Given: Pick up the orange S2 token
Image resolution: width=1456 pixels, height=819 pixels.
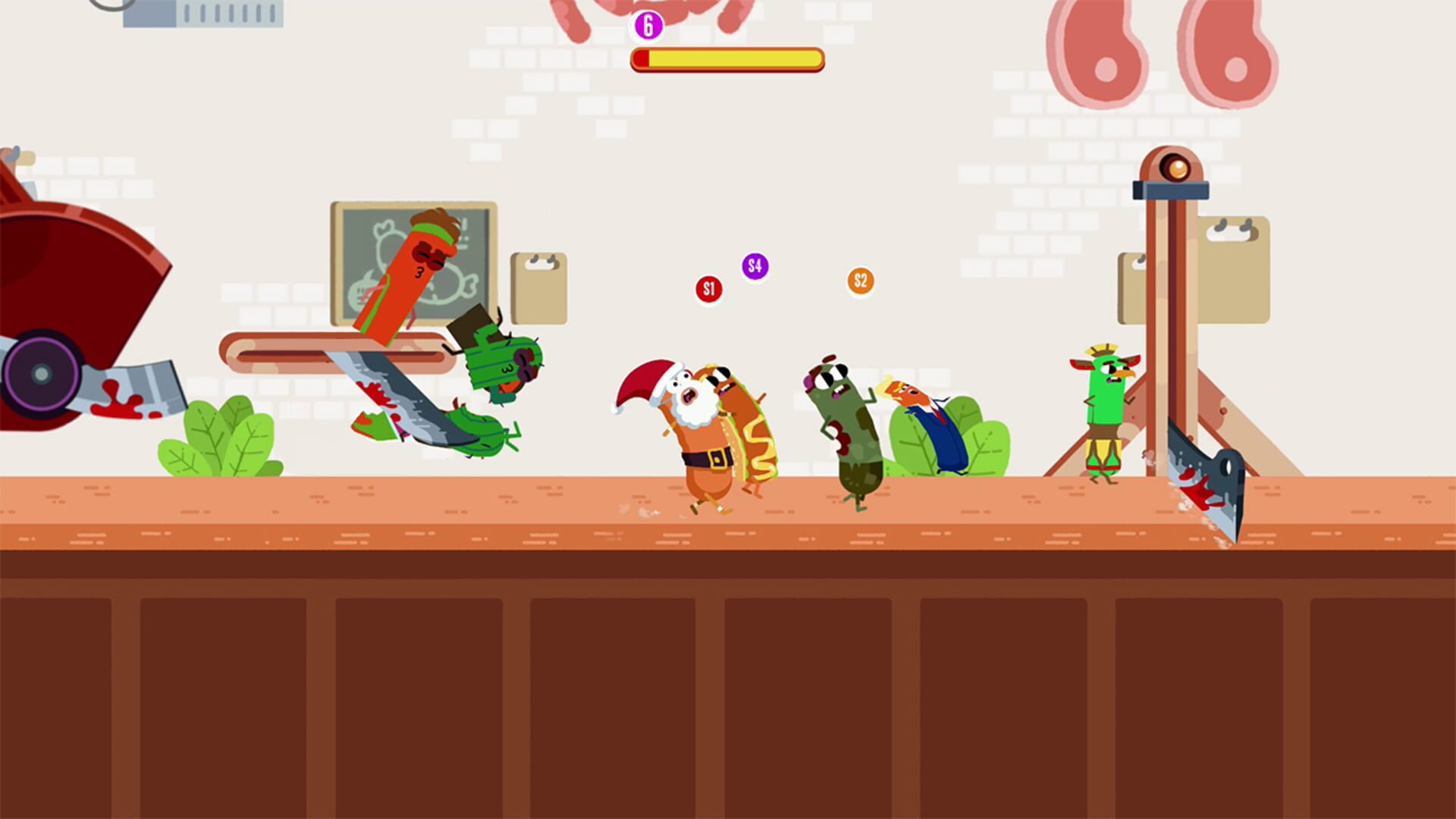Looking at the screenshot, I should click(860, 281).
